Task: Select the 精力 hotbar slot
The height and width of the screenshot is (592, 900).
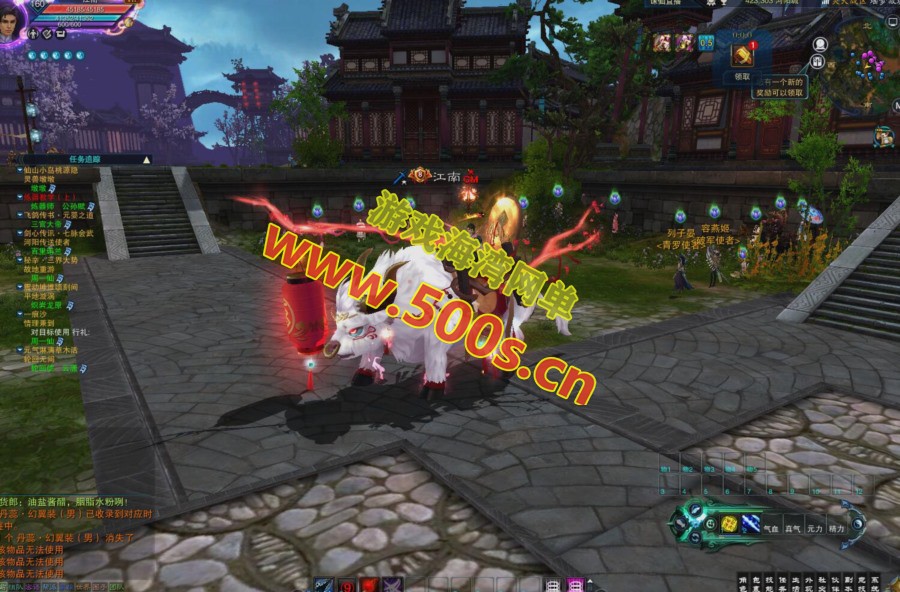Action: (836, 528)
